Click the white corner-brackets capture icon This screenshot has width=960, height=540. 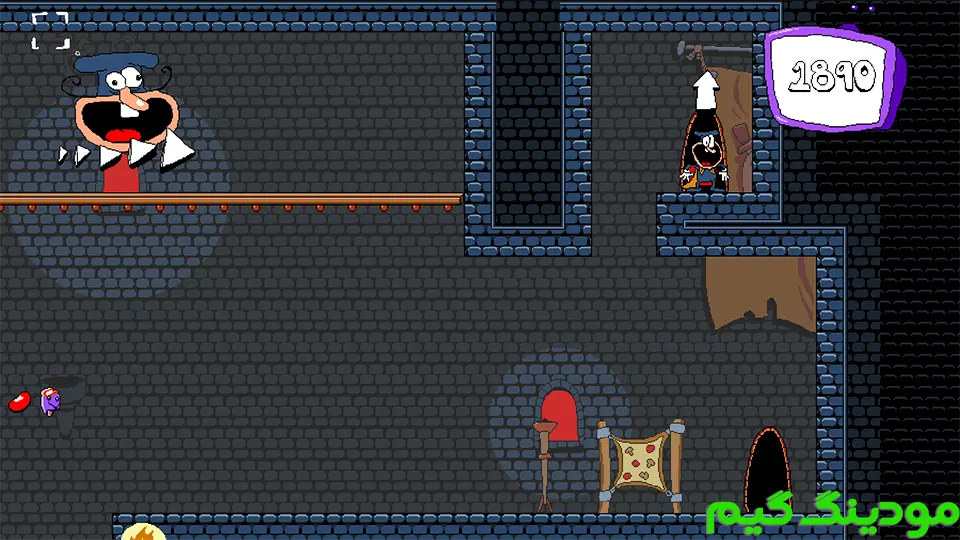50,30
